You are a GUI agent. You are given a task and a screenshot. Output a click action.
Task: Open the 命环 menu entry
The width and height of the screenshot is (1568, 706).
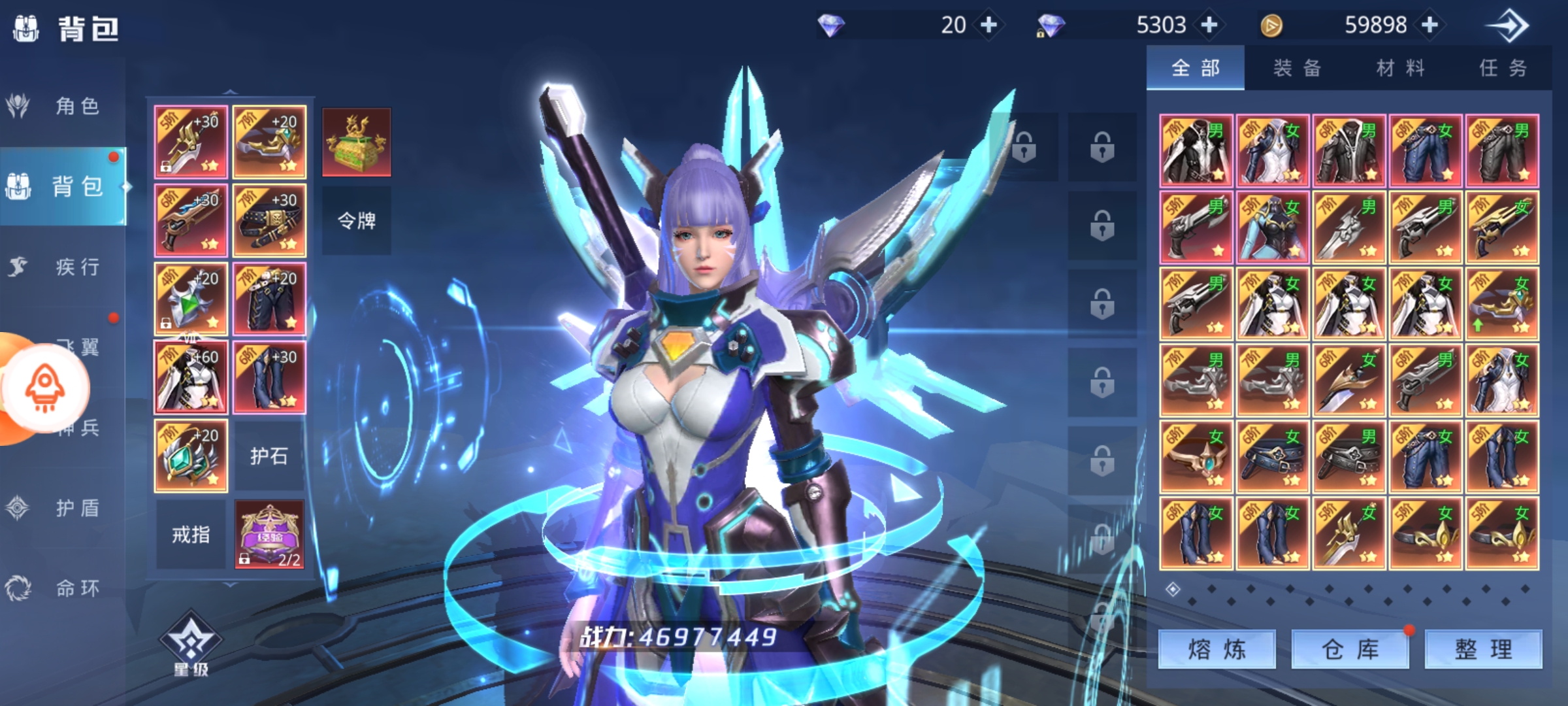(62, 588)
